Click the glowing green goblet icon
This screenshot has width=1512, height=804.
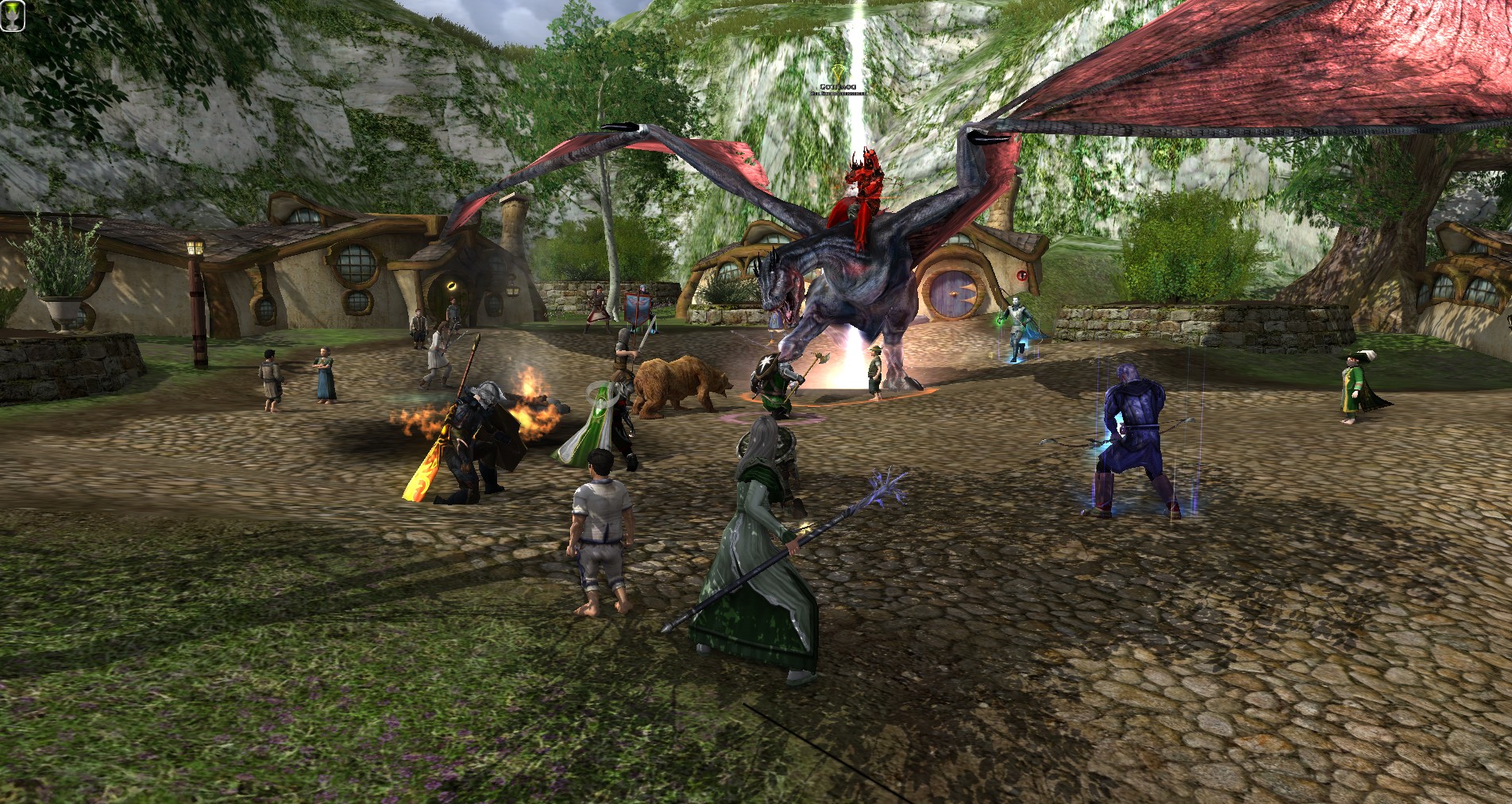point(13,15)
